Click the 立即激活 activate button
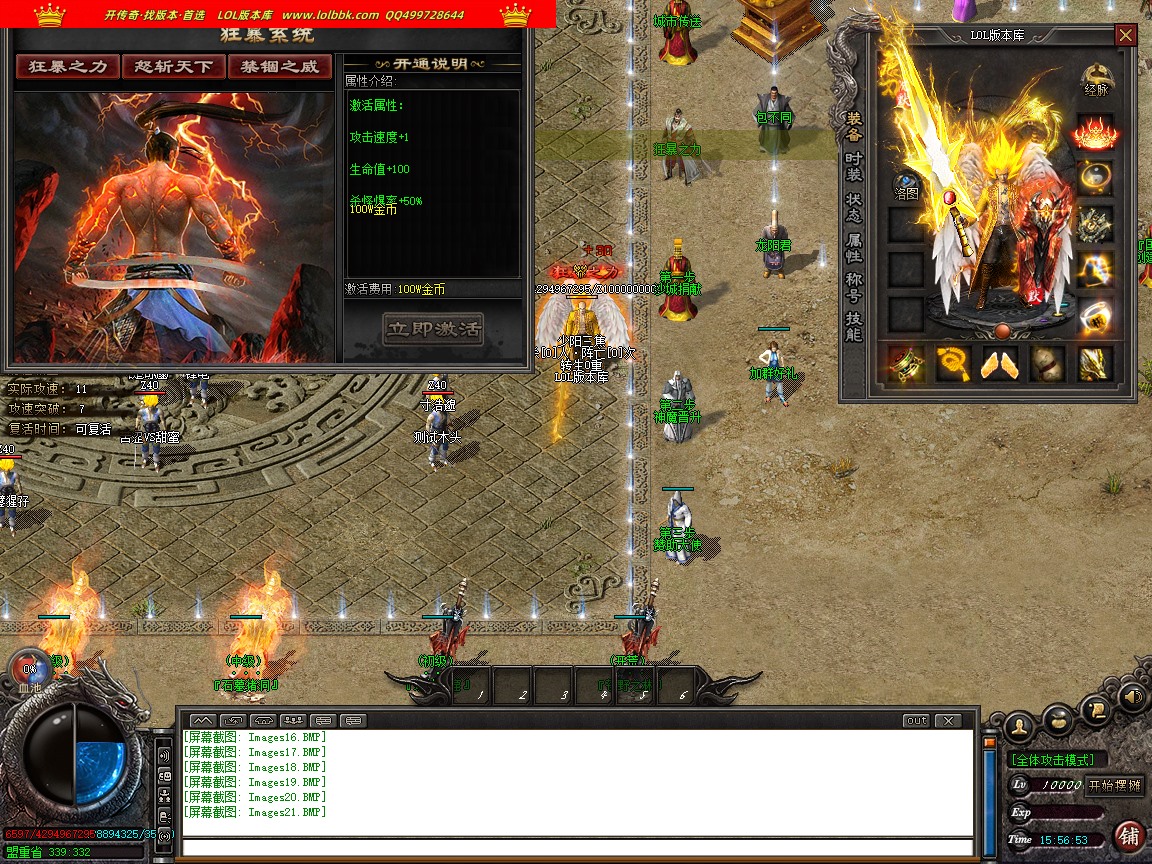 tap(433, 329)
